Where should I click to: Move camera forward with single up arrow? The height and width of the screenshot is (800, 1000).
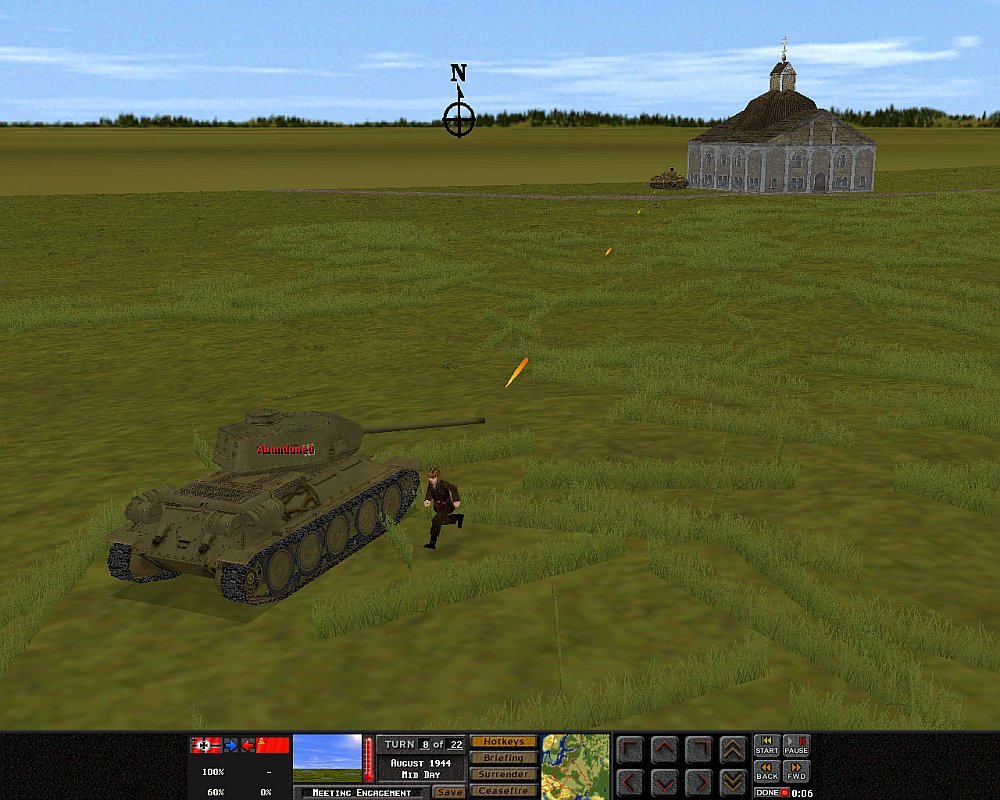coord(664,749)
